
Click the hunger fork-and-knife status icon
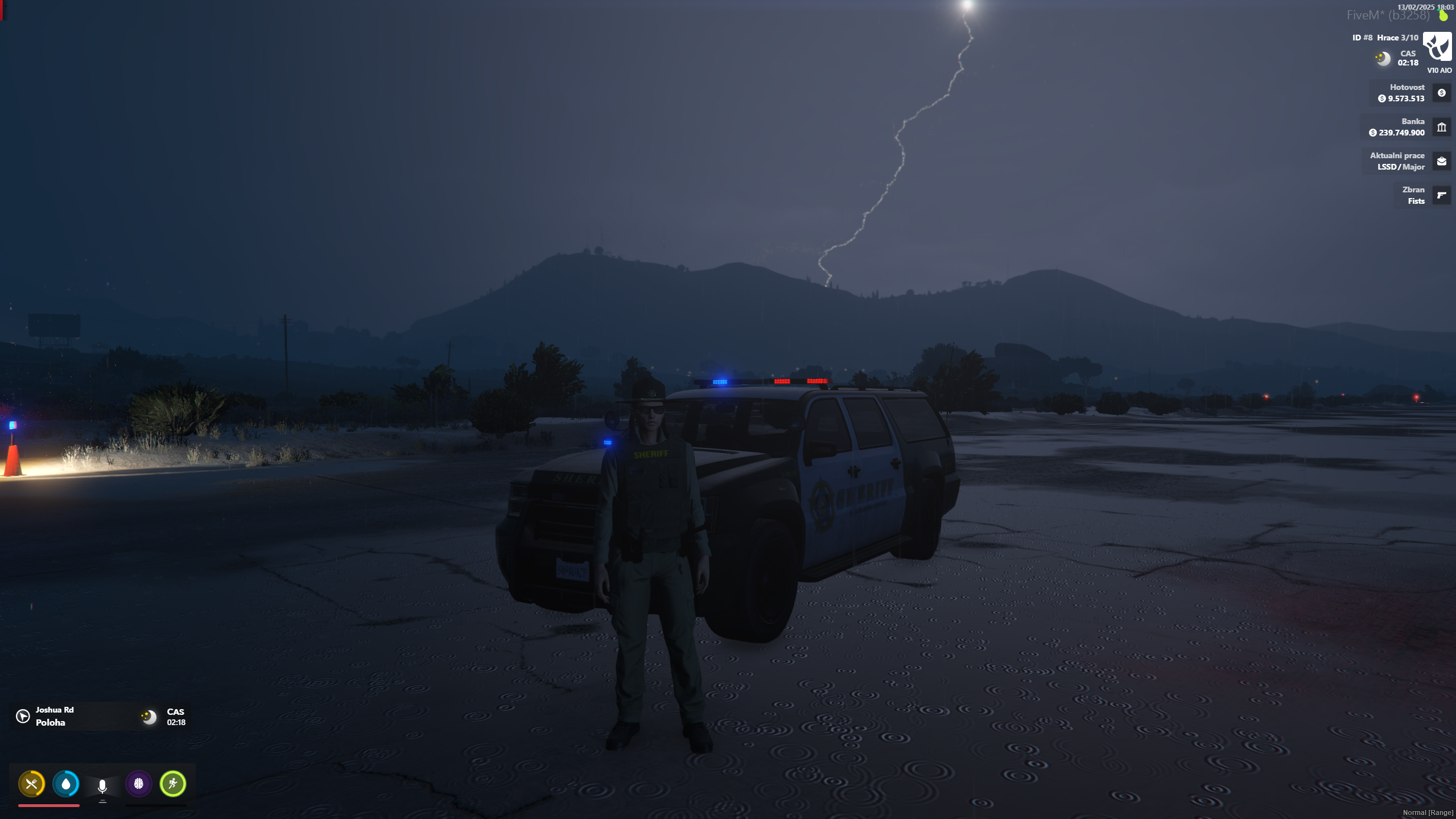[32, 784]
